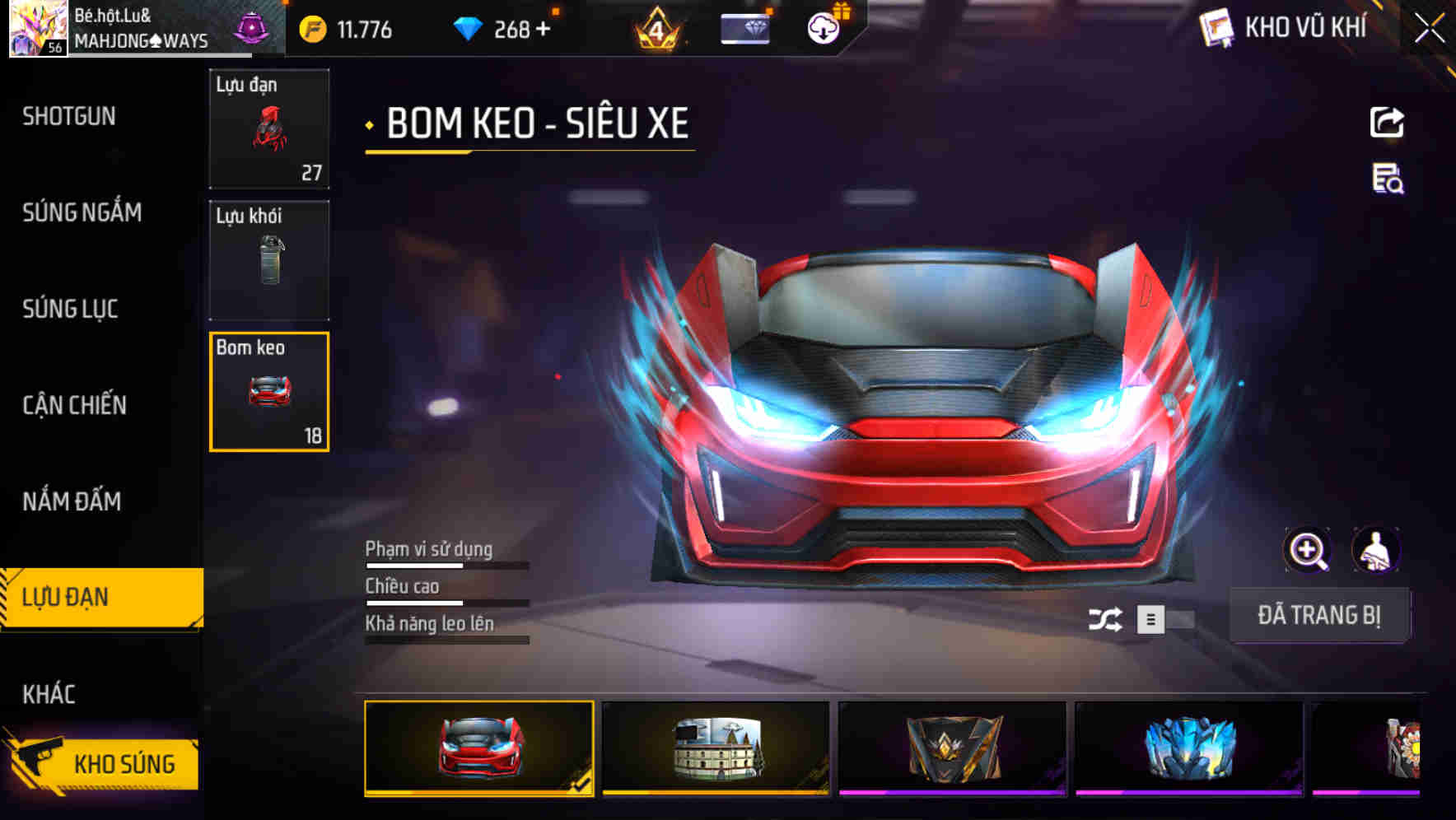Switch to the SHOTGUN category

[x=69, y=116]
